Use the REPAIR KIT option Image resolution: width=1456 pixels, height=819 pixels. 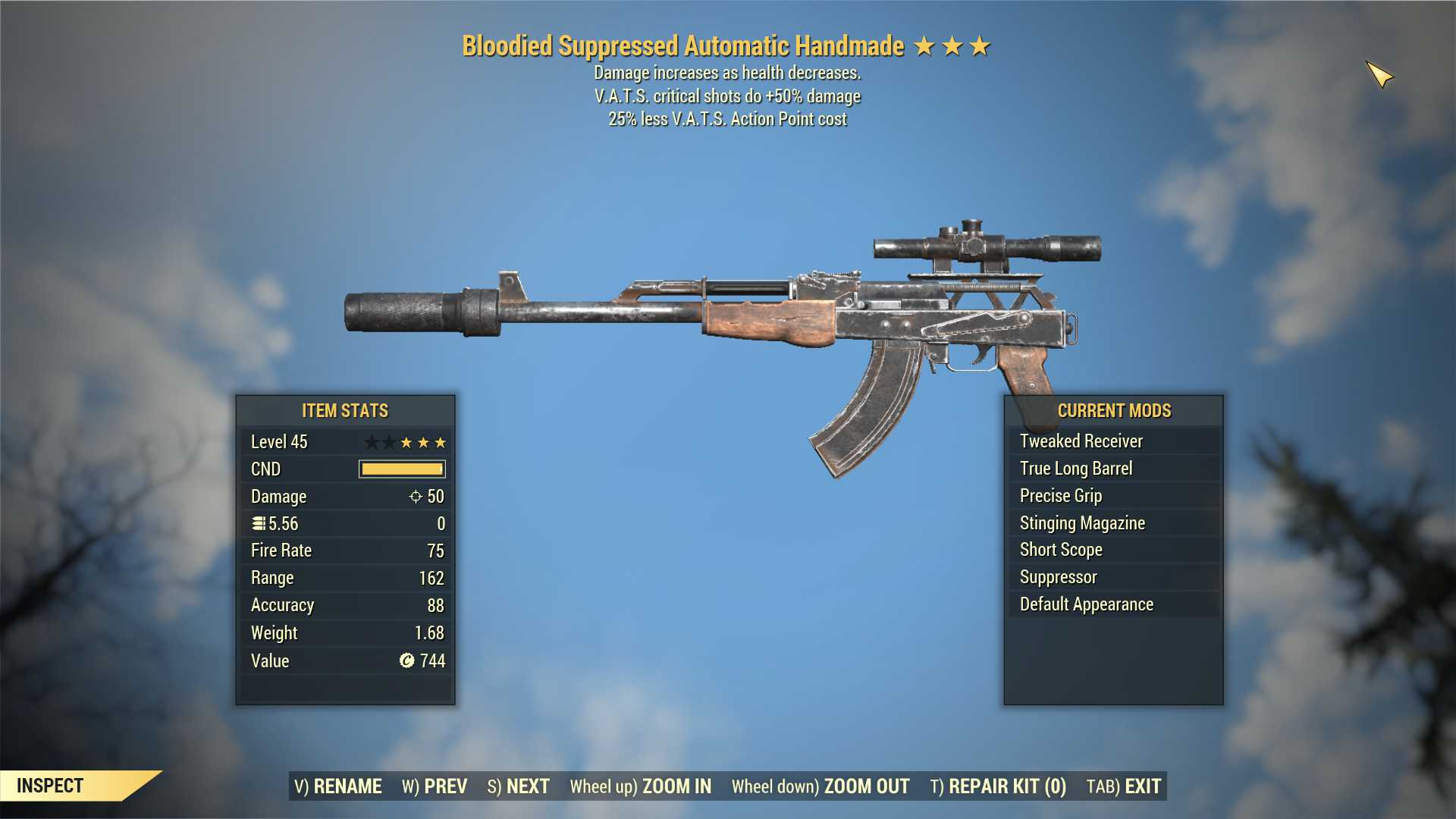pyautogui.click(x=998, y=786)
